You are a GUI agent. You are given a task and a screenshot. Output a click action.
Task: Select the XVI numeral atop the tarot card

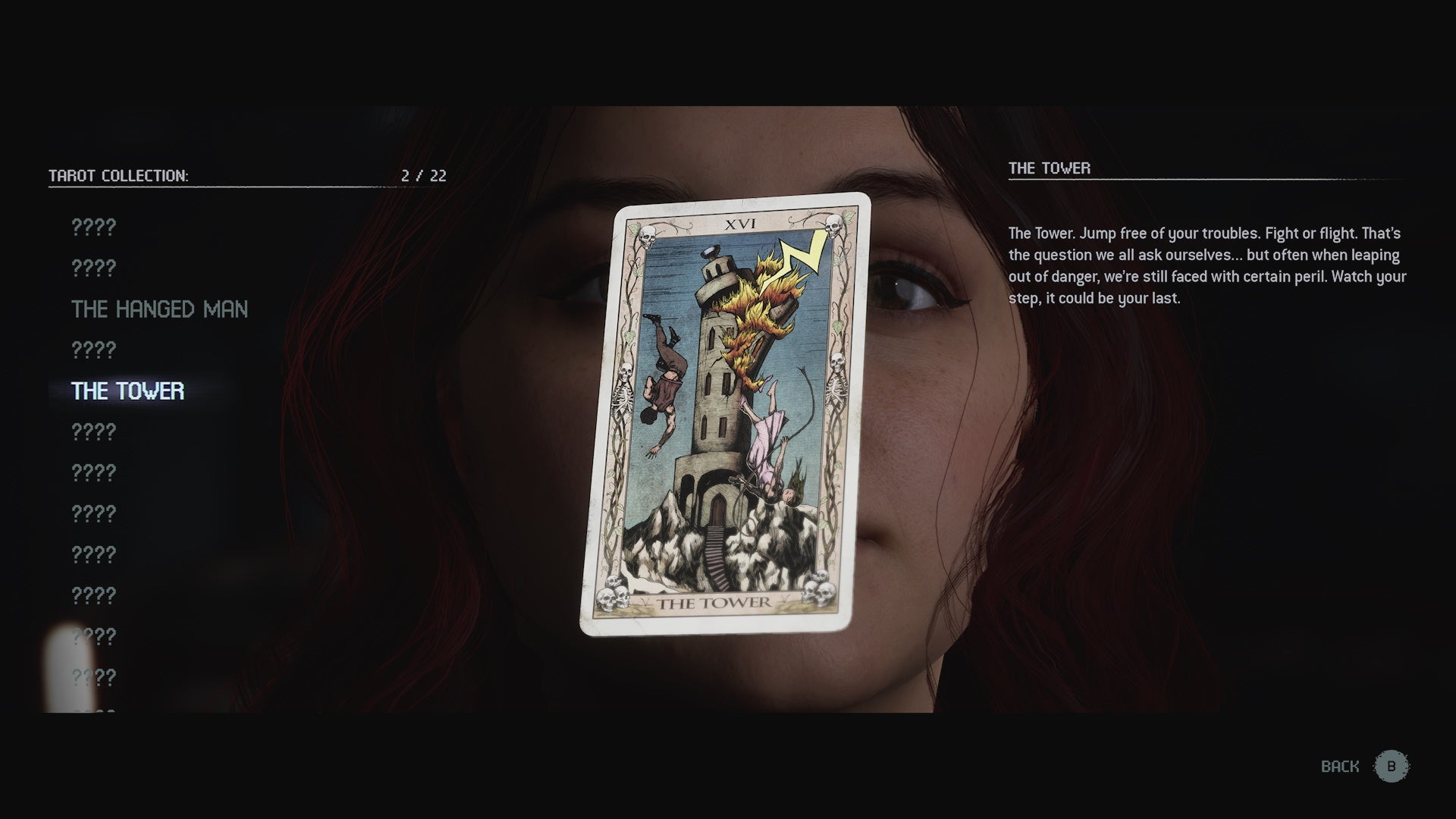pyautogui.click(x=742, y=224)
